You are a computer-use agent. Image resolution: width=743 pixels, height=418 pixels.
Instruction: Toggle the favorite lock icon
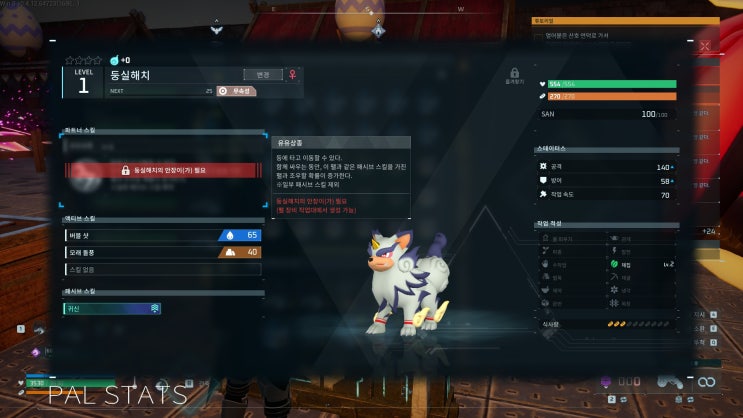514,73
